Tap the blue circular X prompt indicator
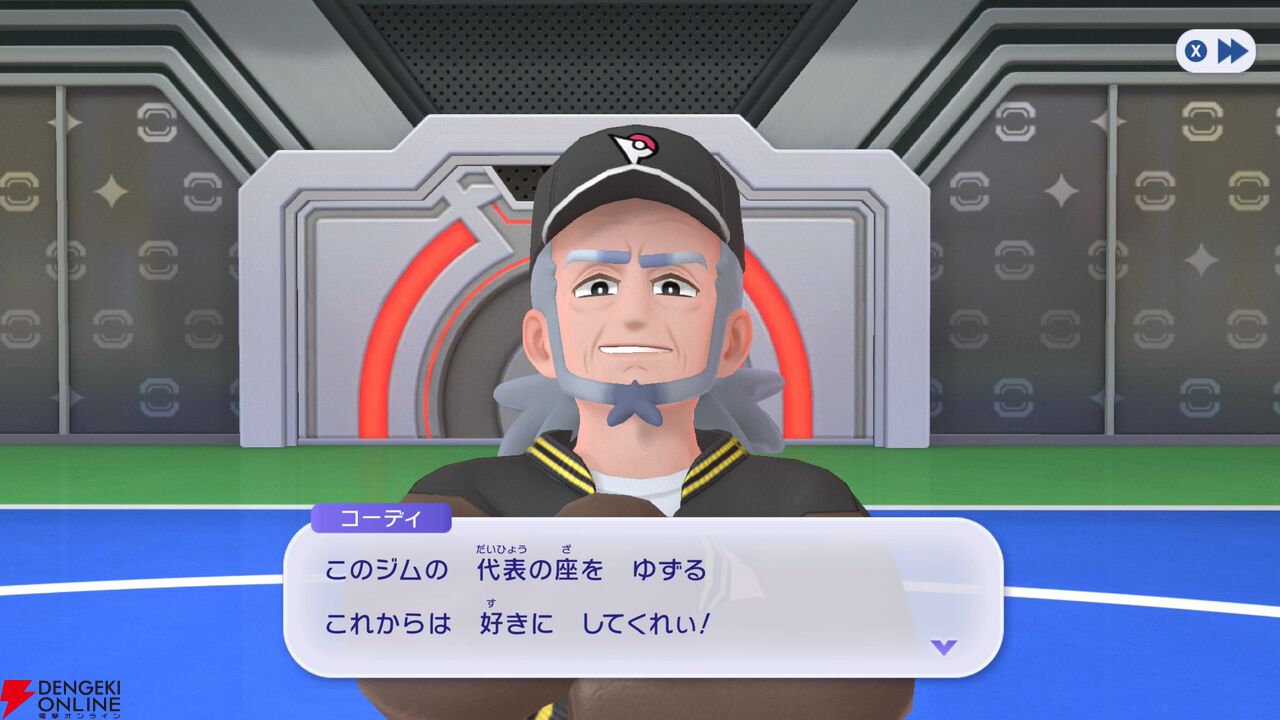 1195,52
